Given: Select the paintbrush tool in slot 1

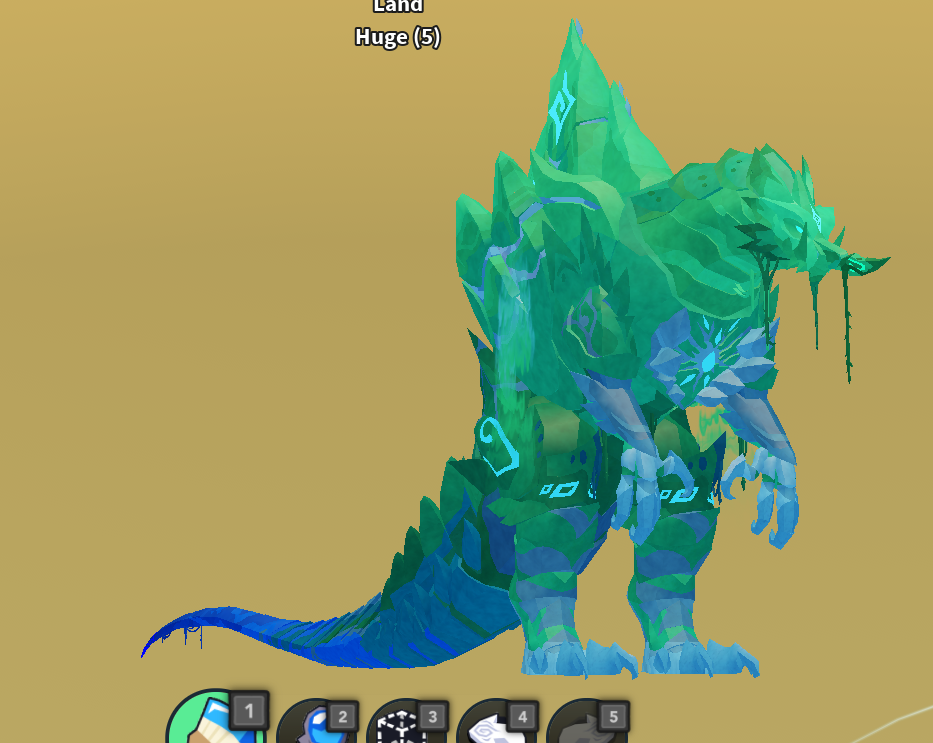Looking at the screenshot, I should tap(212, 724).
